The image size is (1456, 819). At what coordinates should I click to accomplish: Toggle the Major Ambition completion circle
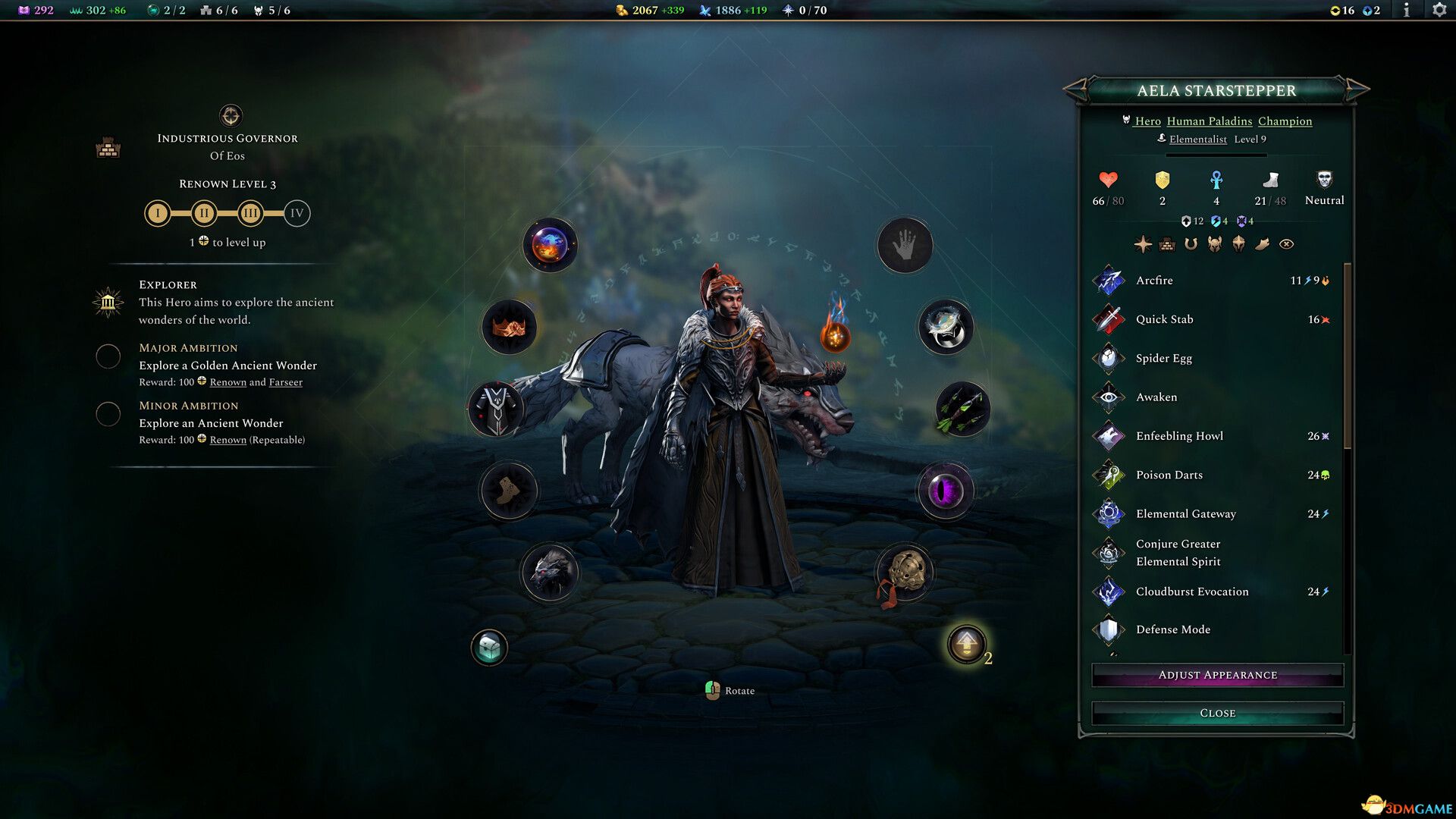tap(108, 356)
